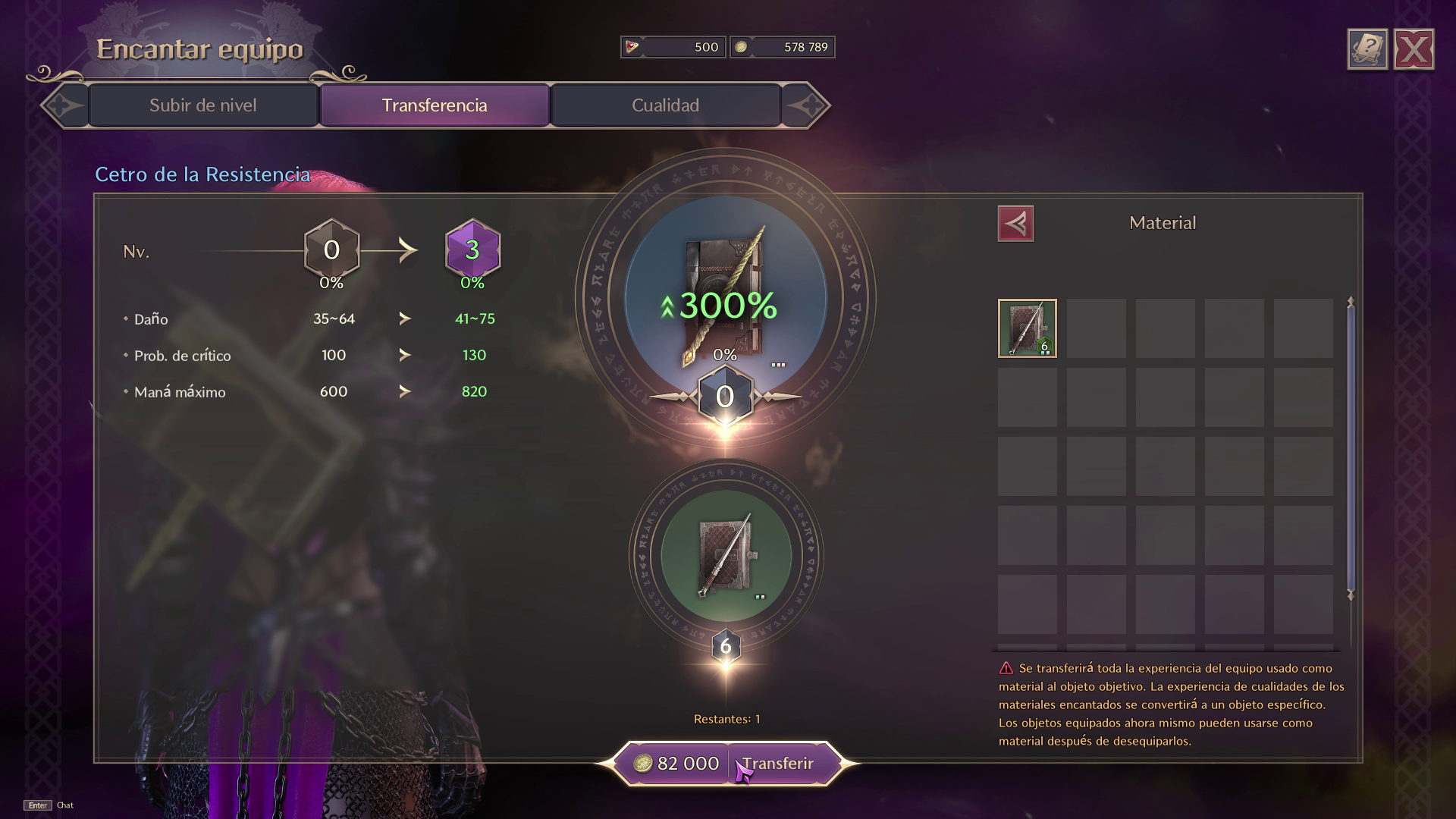Screen dimensions: 1456x819
Task: Select the level 6 staff material slot
Action: point(1028,328)
